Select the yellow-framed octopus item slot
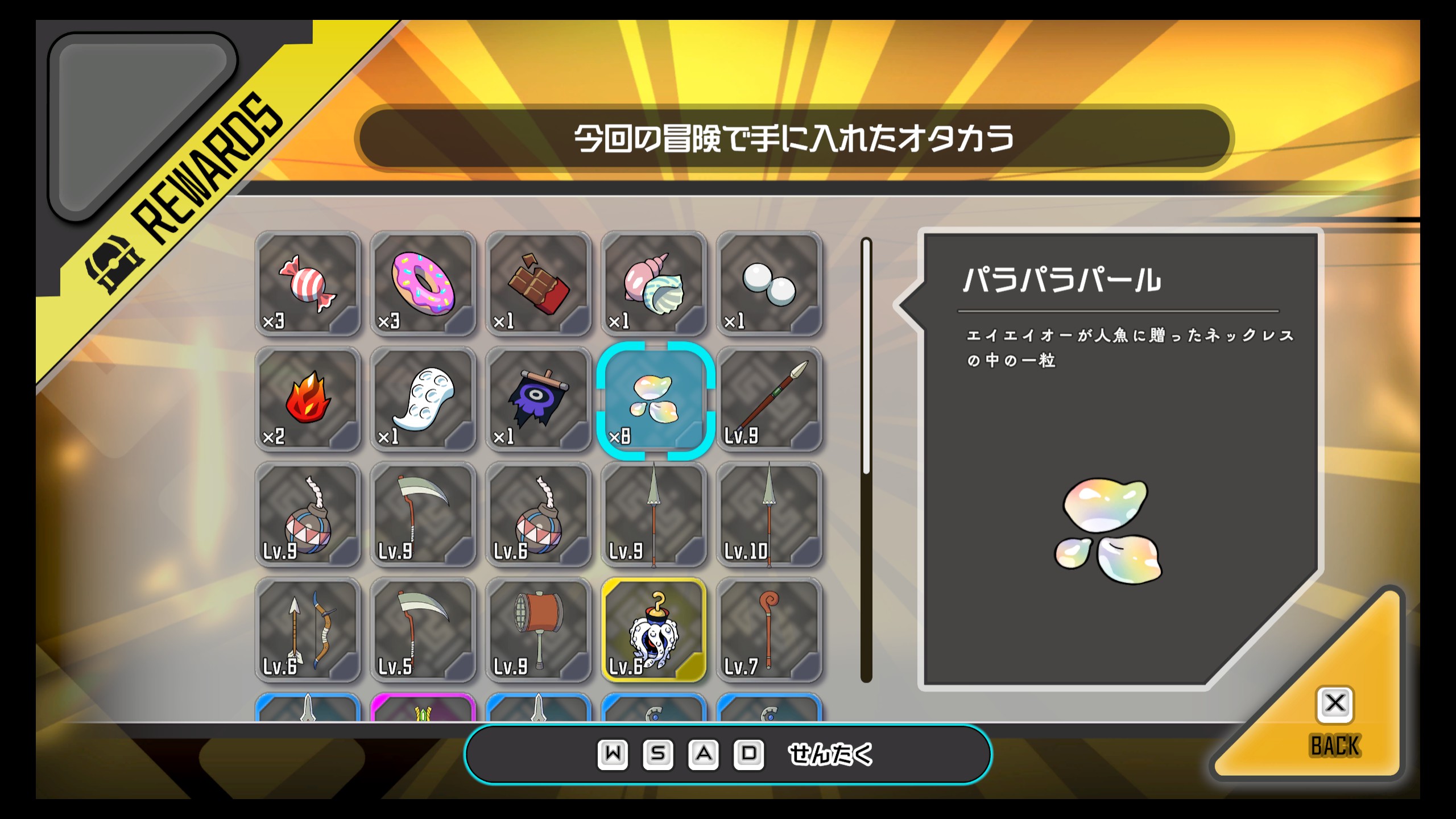The width and height of the screenshot is (1456, 819). click(653, 630)
